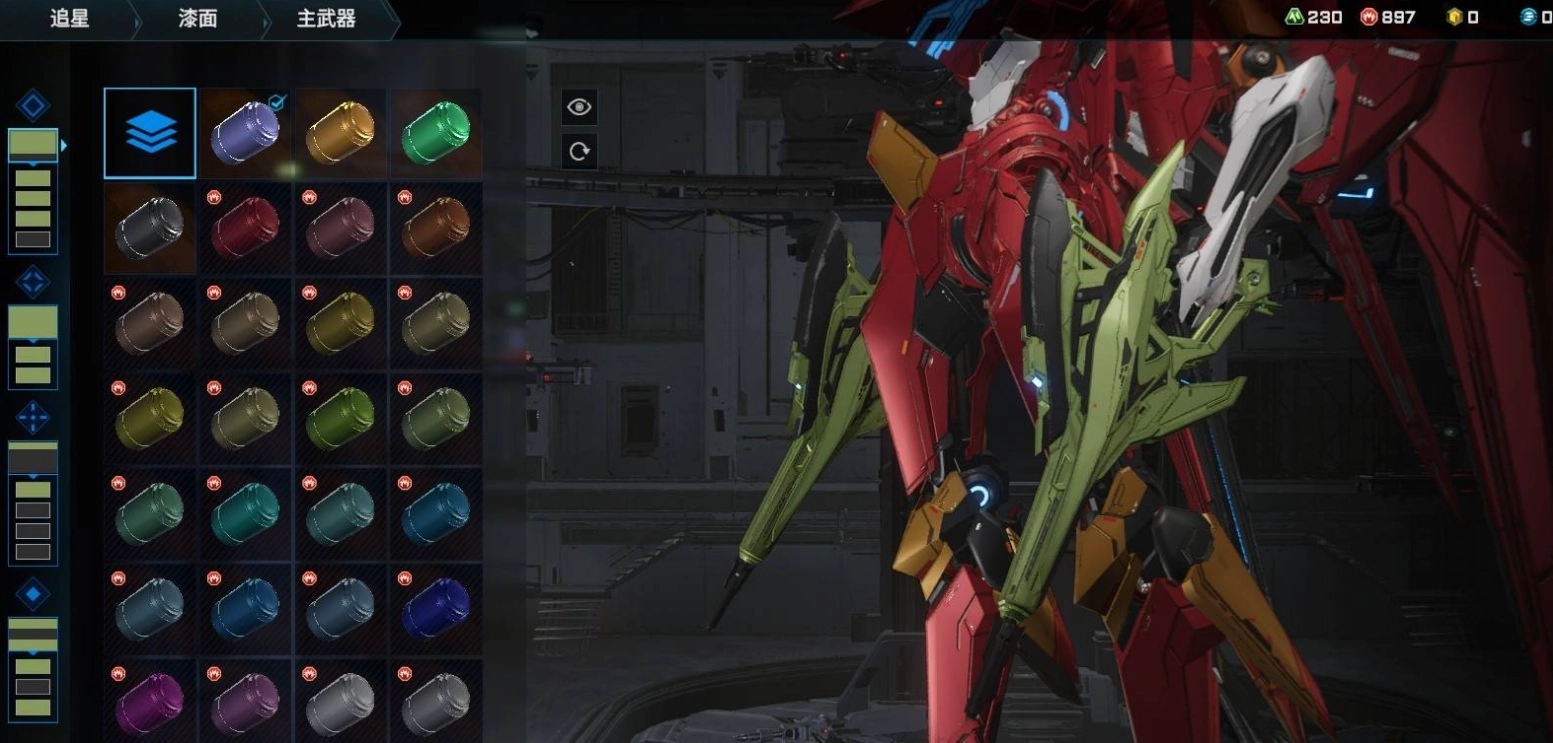Select the lime green paint can

(340, 418)
